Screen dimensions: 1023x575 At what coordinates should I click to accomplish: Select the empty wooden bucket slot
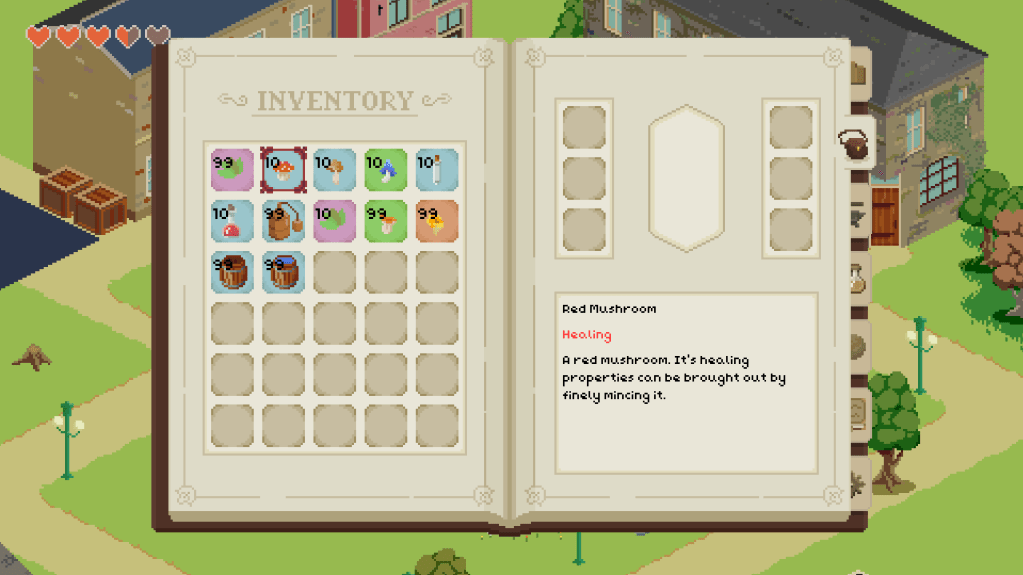(x=232, y=272)
